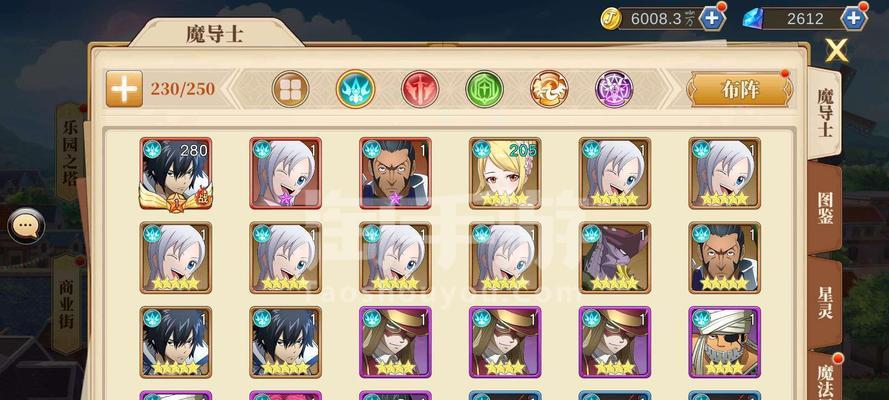Choose the turbaned eyepatch man card
Image resolution: width=889 pixels, height=400 pixels.
coord(724,341)
